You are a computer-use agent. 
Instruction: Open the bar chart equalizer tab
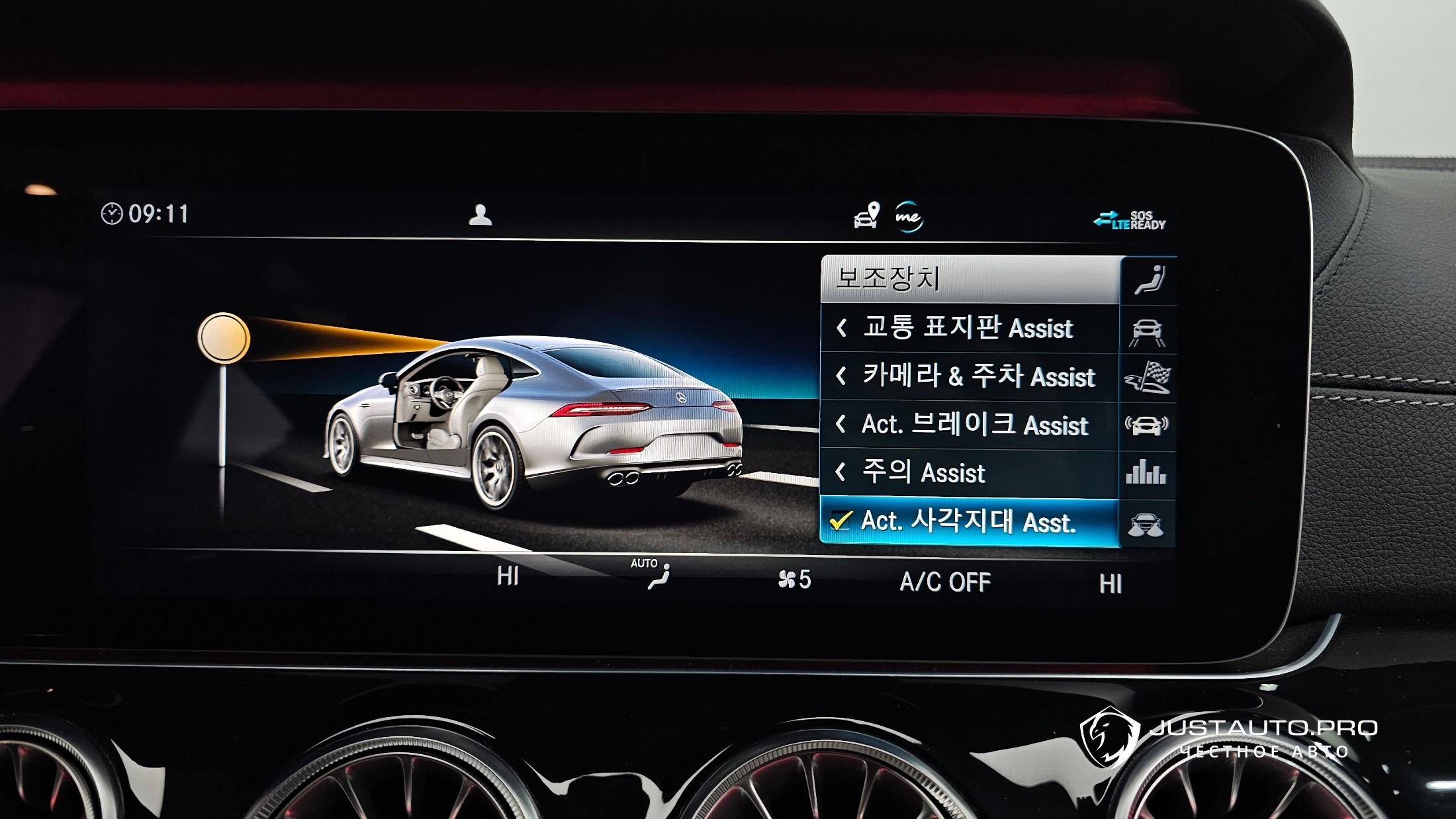(x=1146, y=474)
